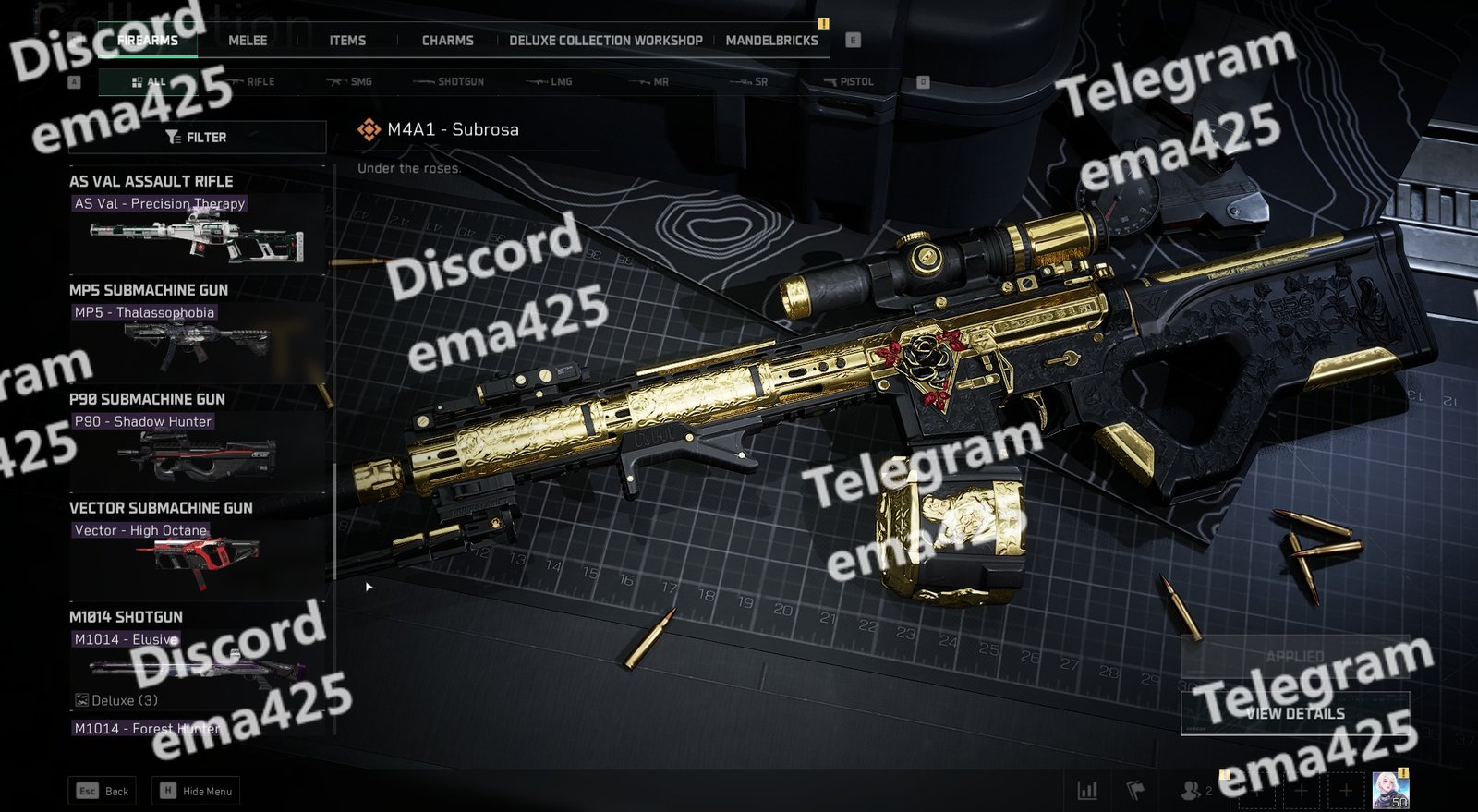Click the View Details button
This screenshot has width=1478, height=812.
(x=1294, y=713)
